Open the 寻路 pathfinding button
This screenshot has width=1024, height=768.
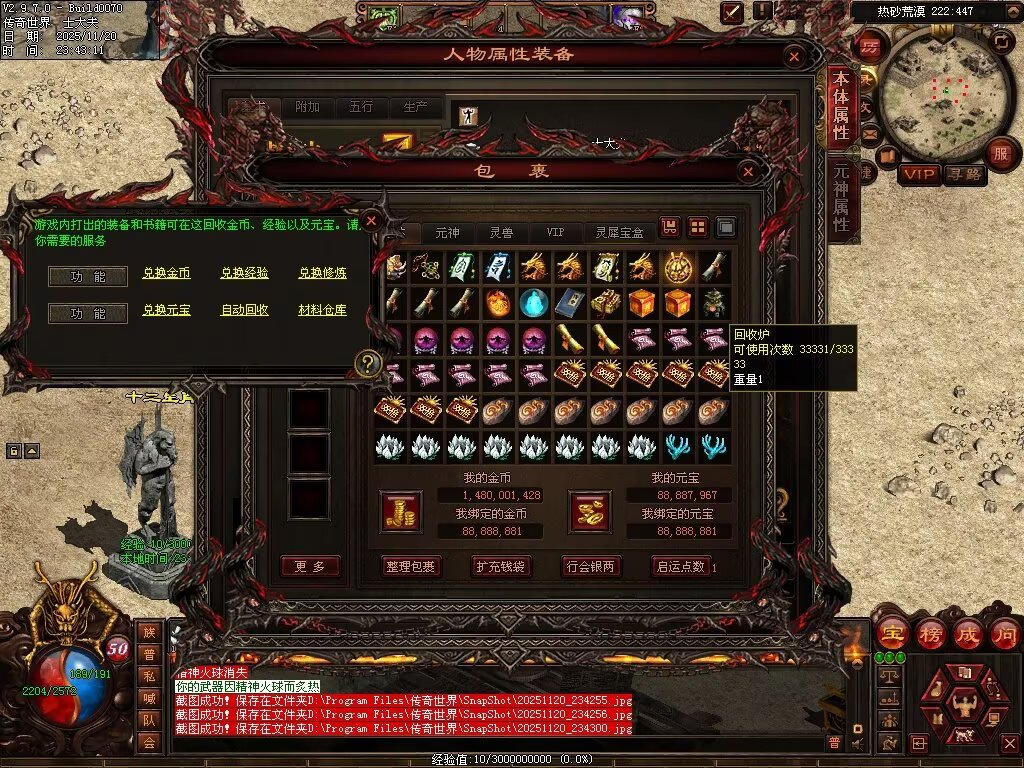click(965, 174)
